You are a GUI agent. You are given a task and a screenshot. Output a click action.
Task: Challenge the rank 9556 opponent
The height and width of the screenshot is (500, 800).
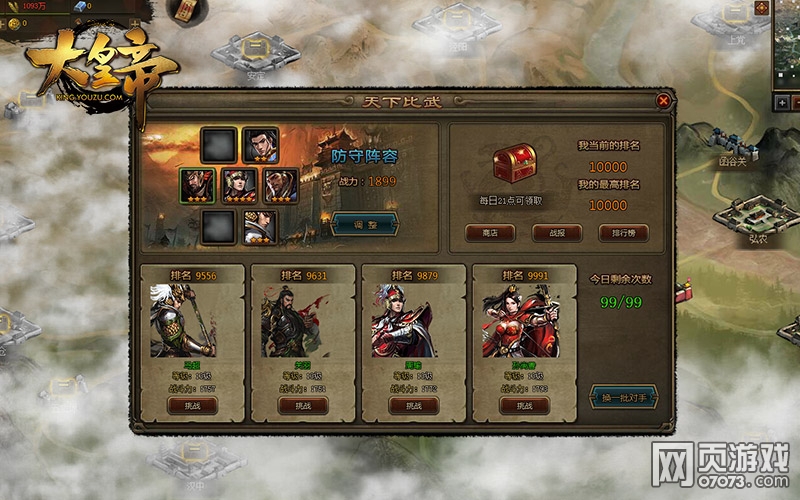coord(191,405)
